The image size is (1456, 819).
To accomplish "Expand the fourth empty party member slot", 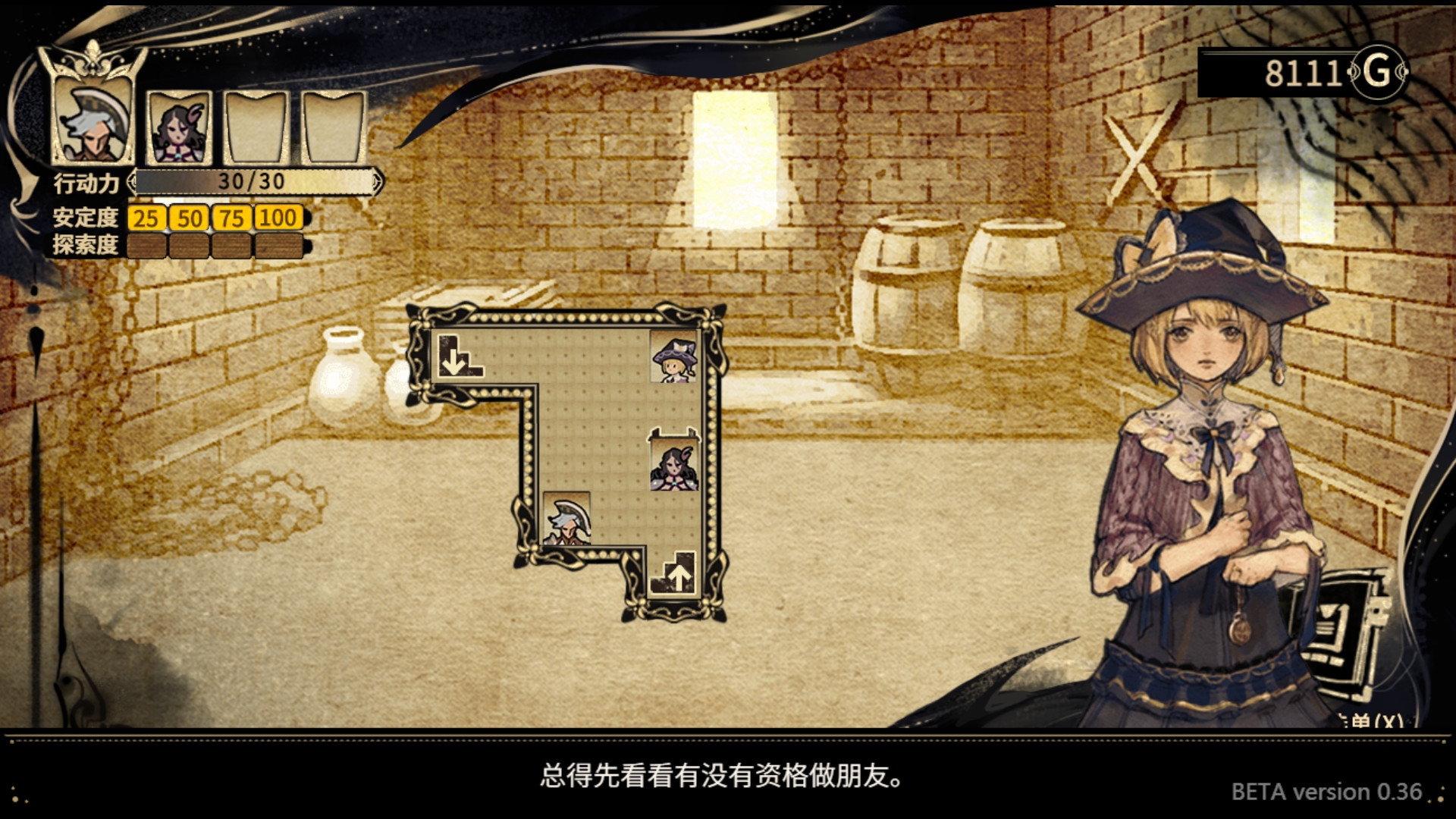I will (332, 129).
